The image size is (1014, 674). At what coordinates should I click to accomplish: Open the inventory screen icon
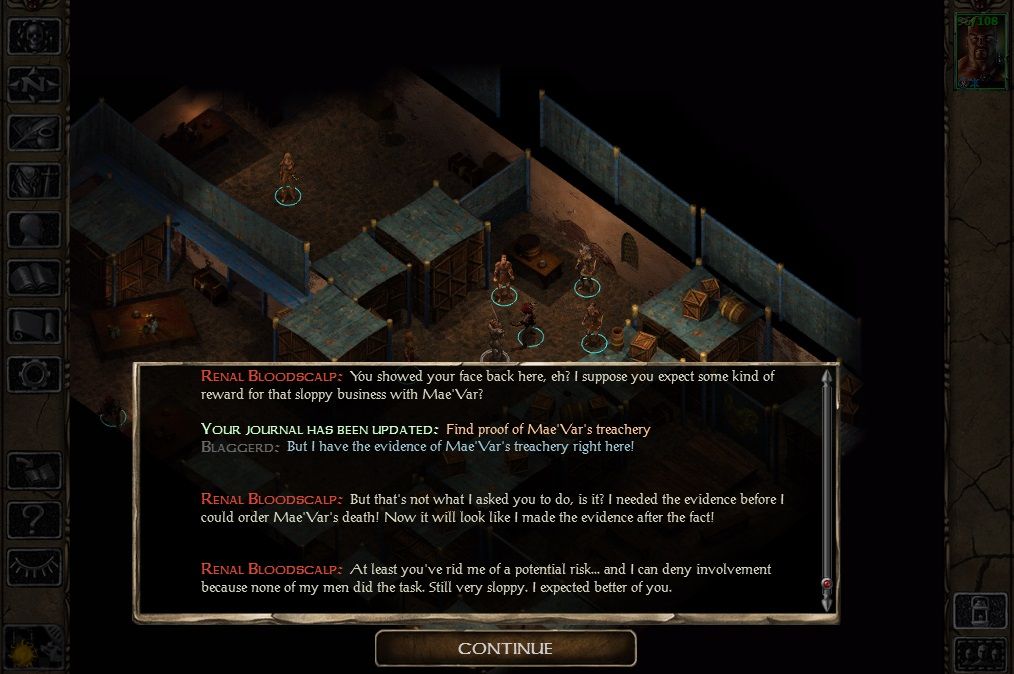pos(34,181)
